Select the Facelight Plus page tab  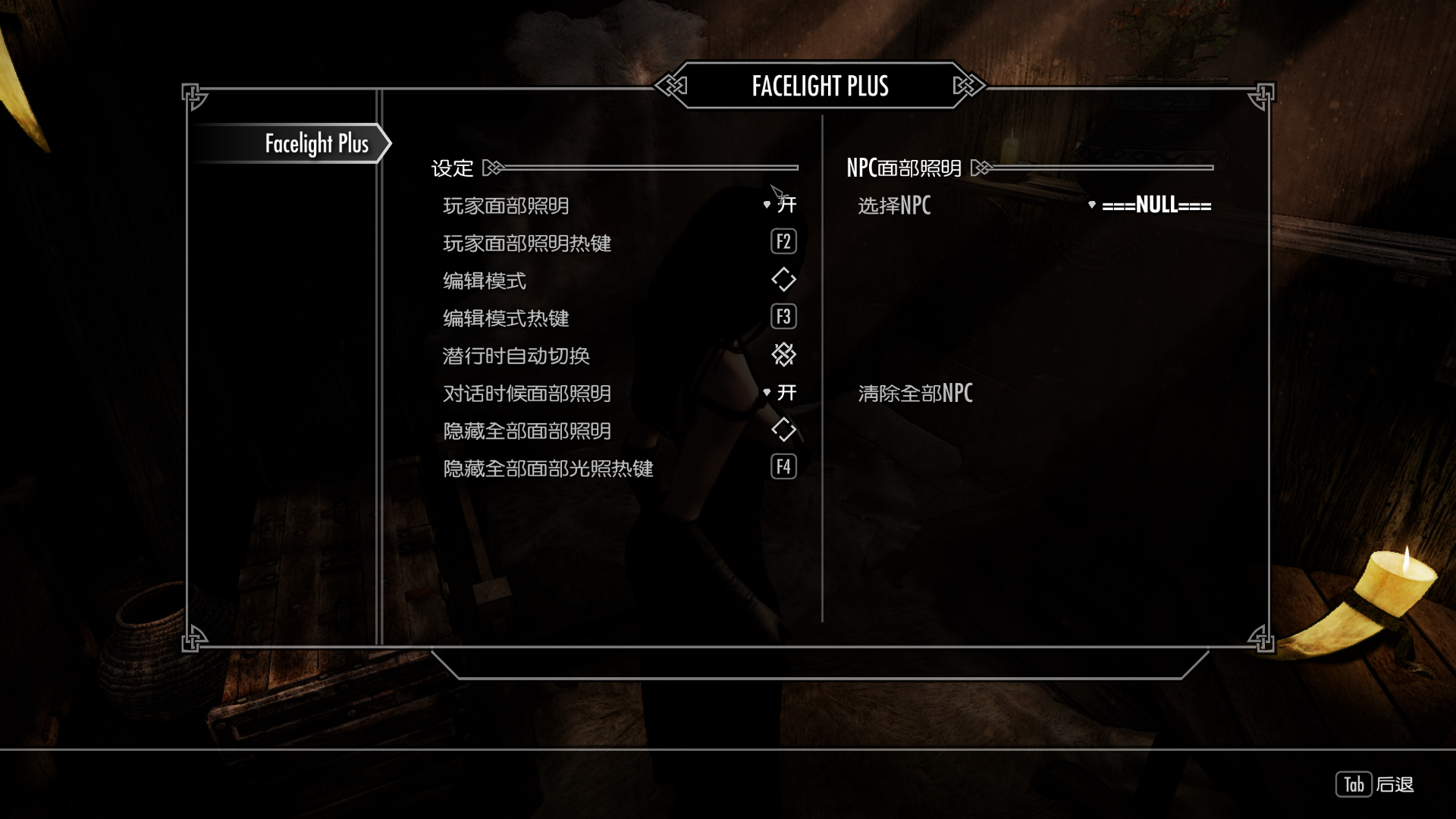tap(316, 143)
